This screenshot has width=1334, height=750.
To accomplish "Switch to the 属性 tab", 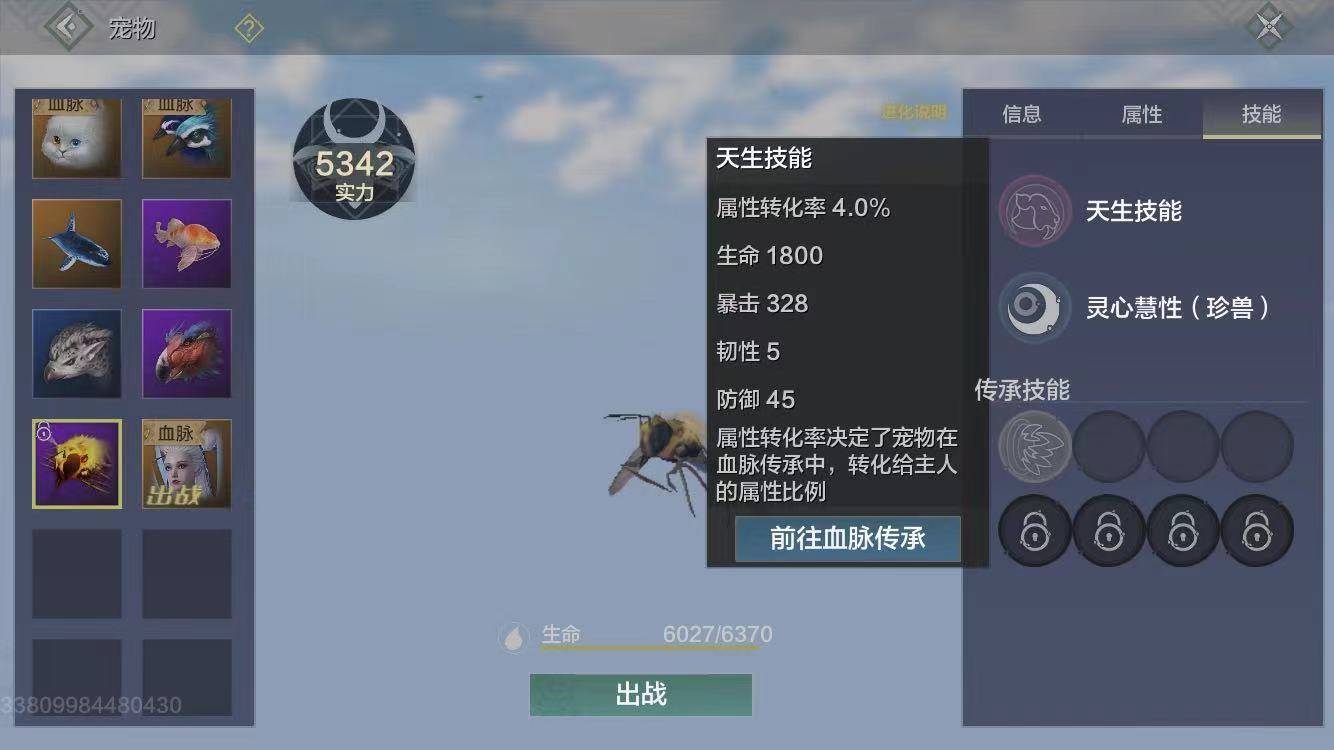I will [1140, 115].
